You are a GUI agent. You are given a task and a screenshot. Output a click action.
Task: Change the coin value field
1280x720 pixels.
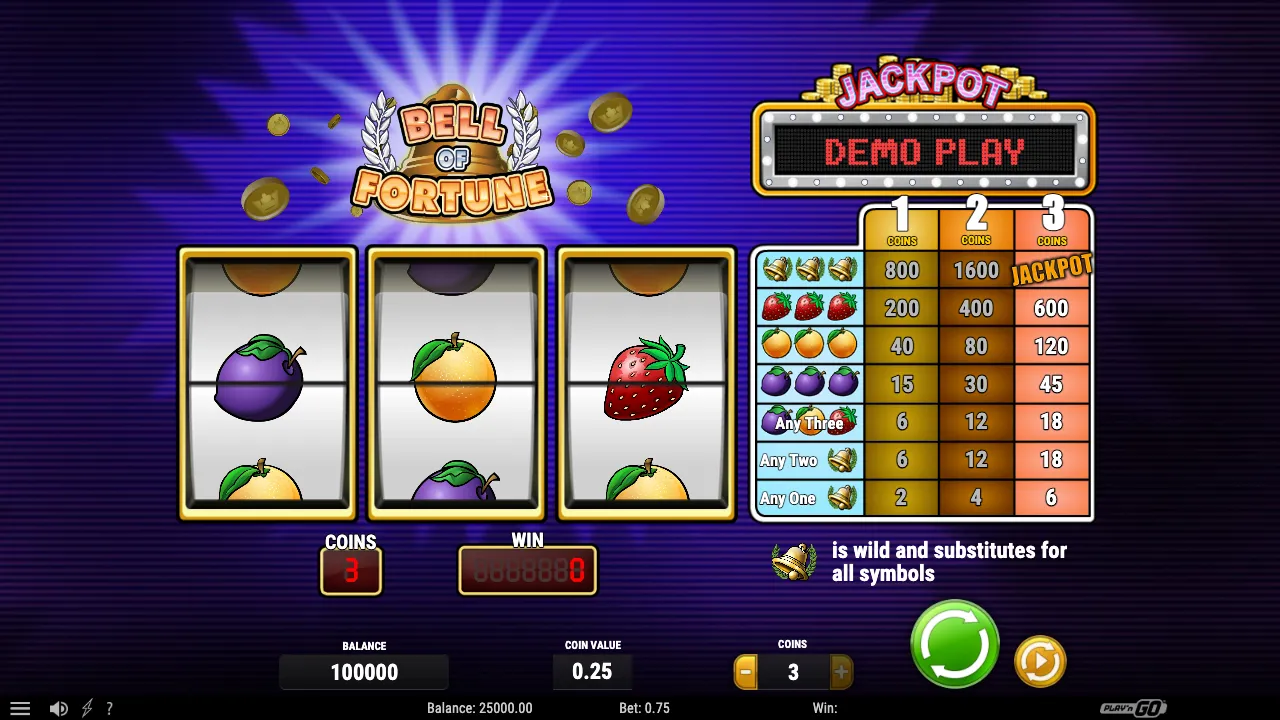[x=592, y=672]
